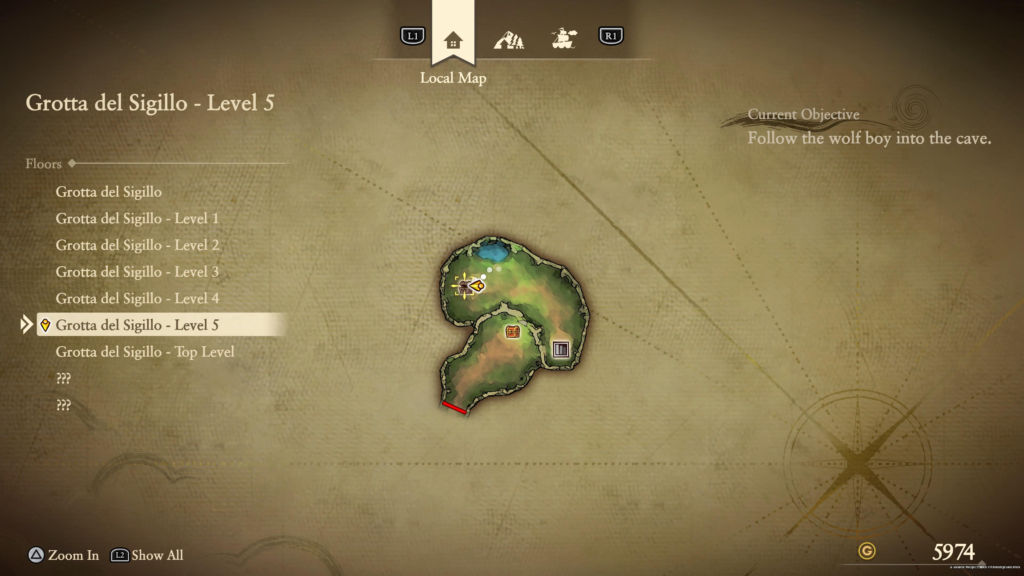The image size is (1024, 576).
Task: Select the stairs marker on the map
Action: click(561, 349)
